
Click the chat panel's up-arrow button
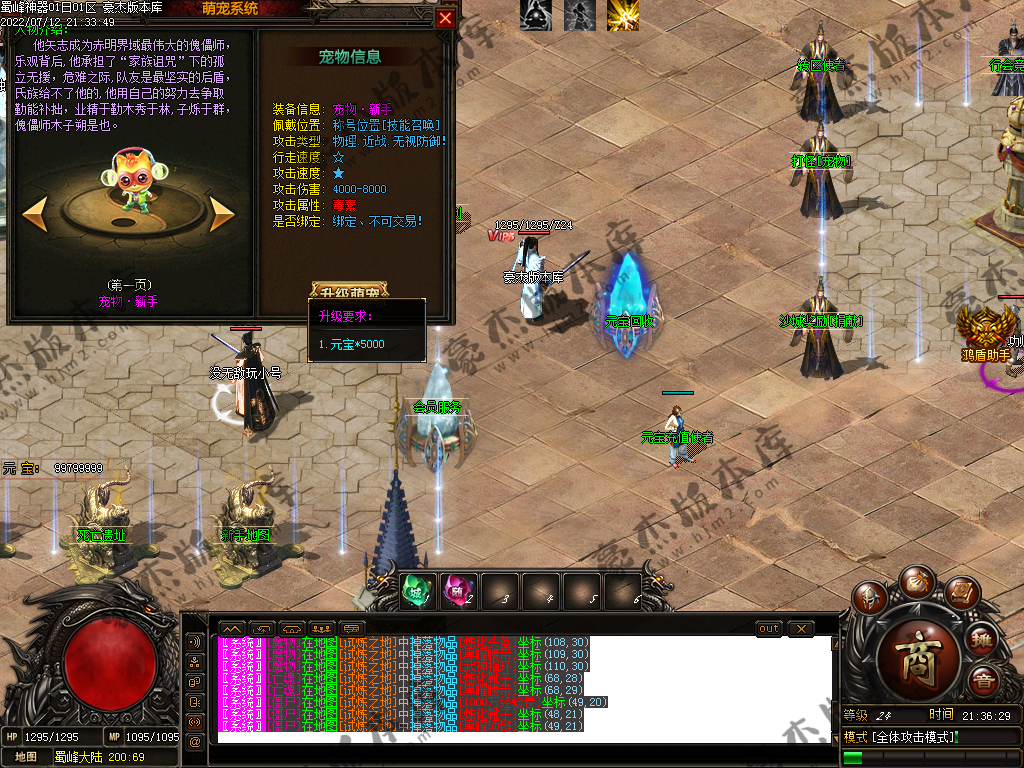[x=232, y=628]
